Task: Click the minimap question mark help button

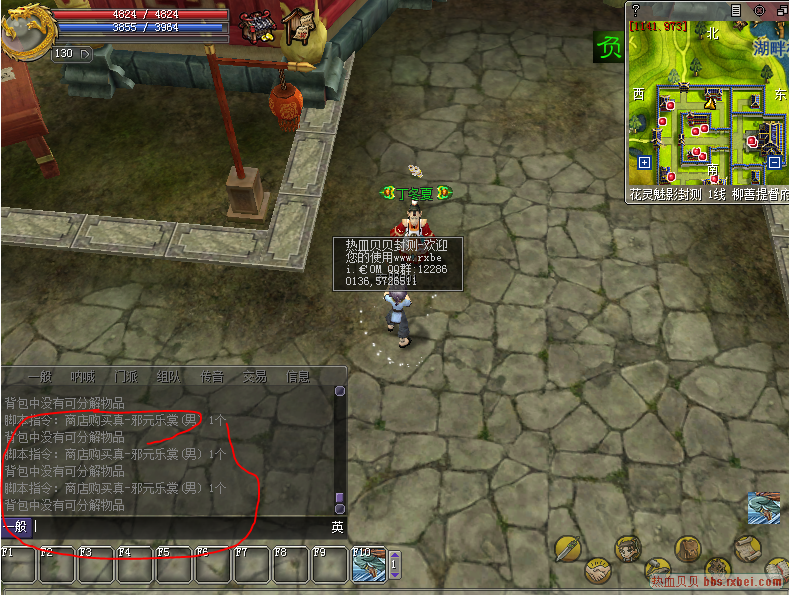Action: pyautogui.click(x=636, y=10)
